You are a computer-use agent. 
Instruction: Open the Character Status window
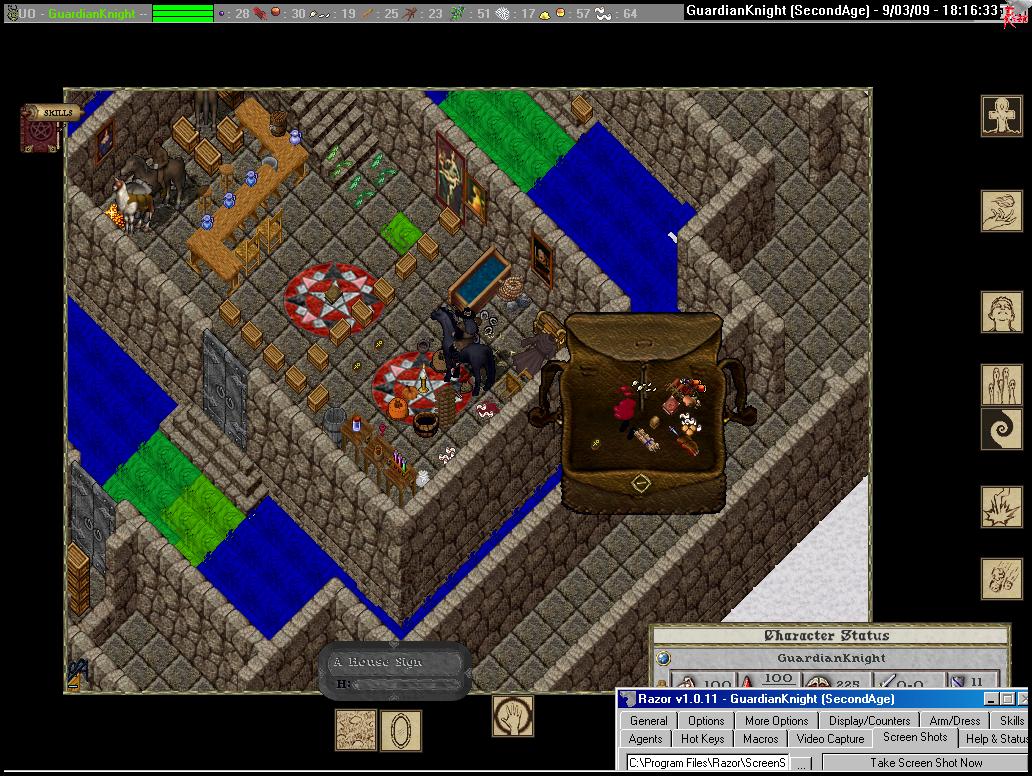pyautogui.click(x=826, y=636)
